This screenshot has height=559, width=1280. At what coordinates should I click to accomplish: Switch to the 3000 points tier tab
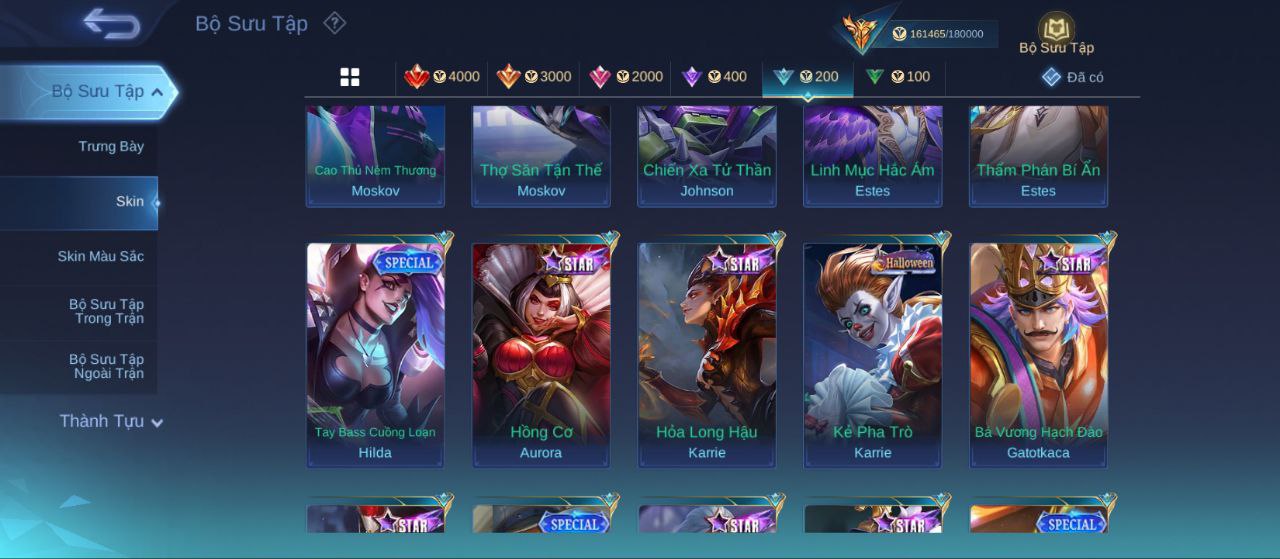534,77
